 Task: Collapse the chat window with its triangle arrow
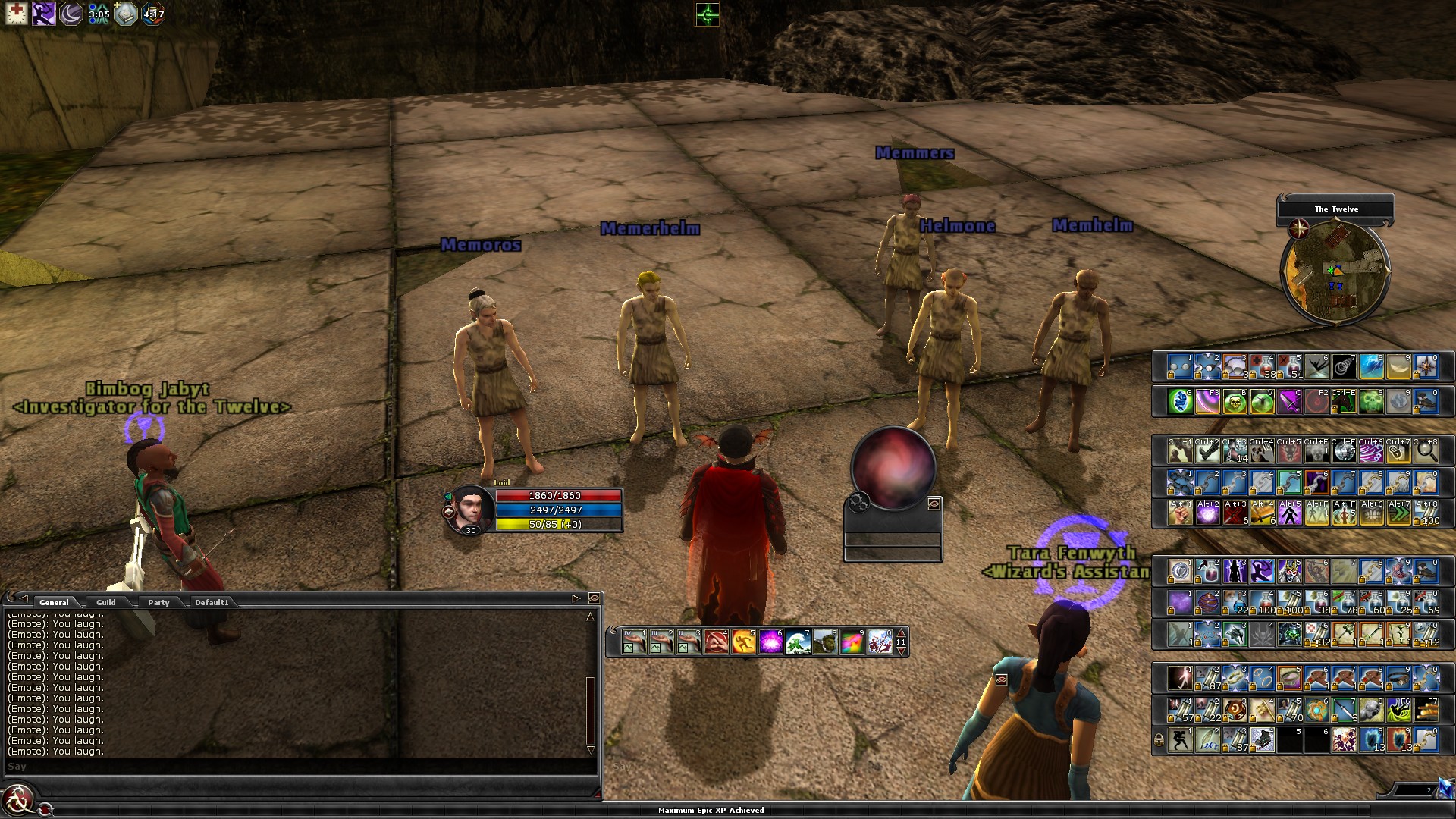pyautogui.click(x=23, y=598)
